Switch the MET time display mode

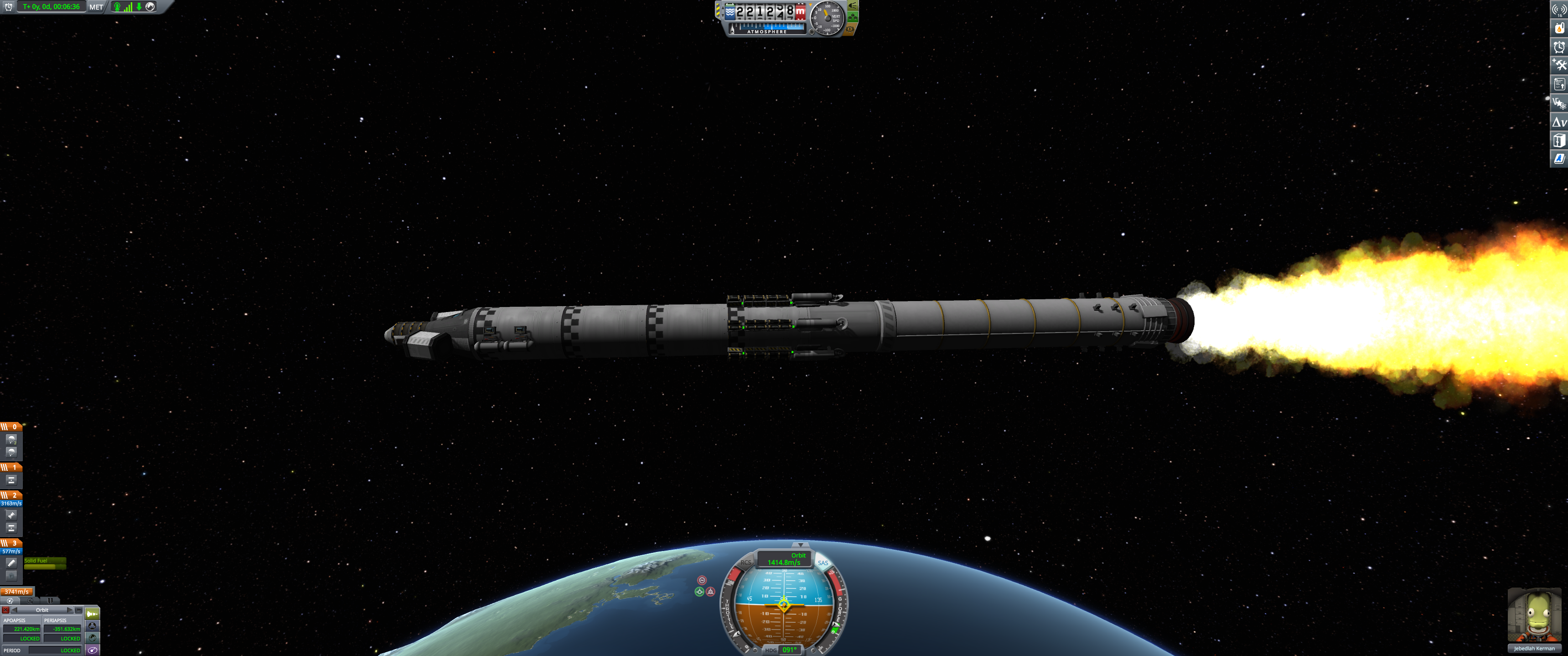point(96,7)
